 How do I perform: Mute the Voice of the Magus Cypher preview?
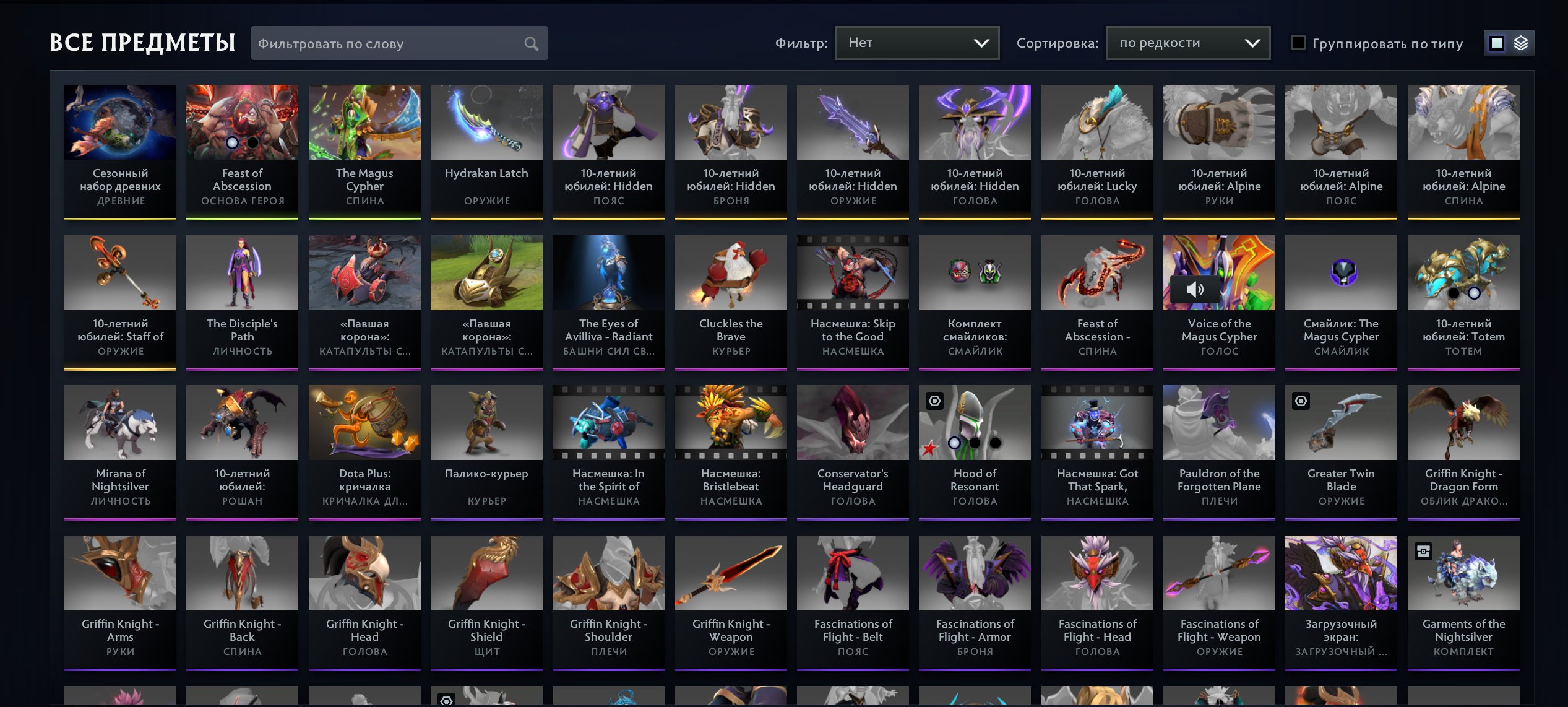point(1194,288)
